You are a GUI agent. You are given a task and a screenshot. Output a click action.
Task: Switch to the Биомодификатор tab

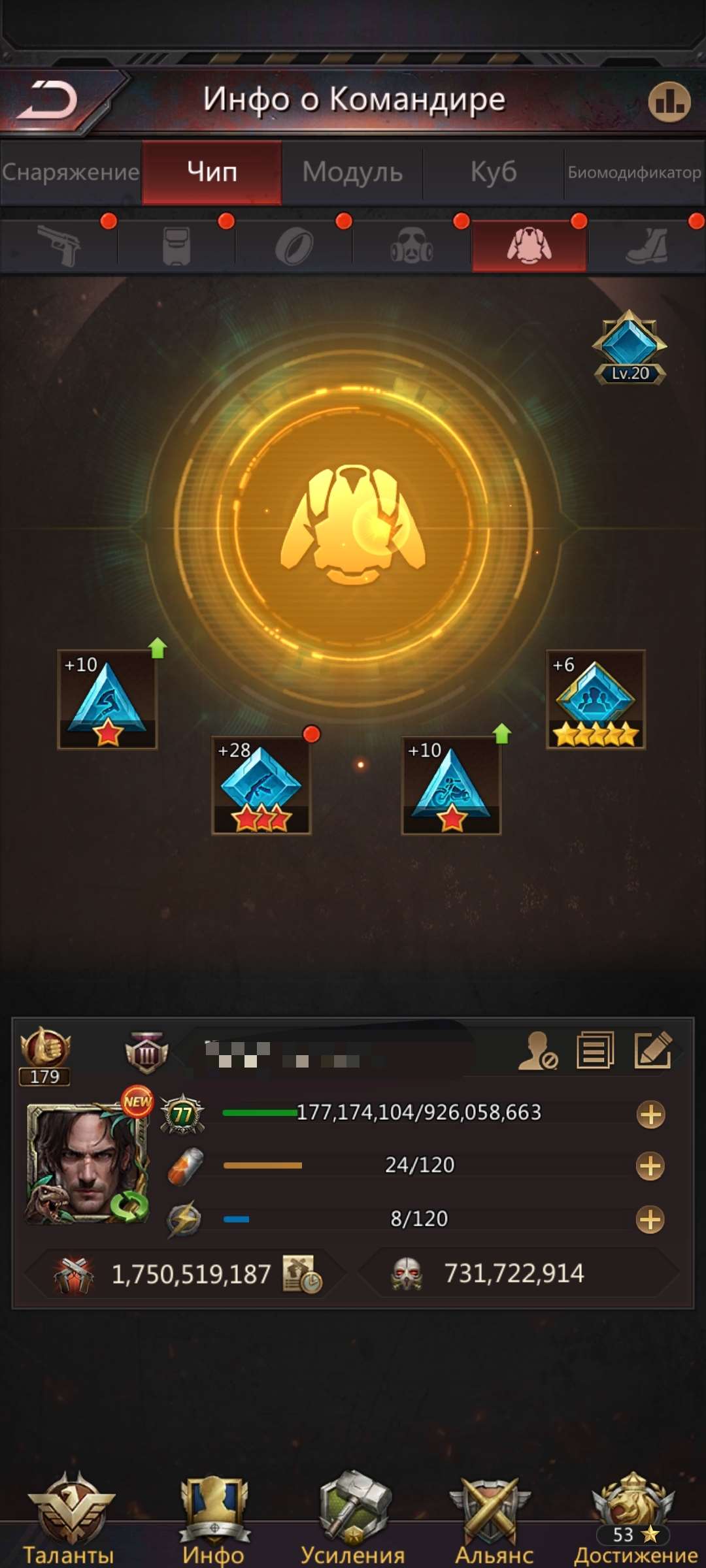634,172
